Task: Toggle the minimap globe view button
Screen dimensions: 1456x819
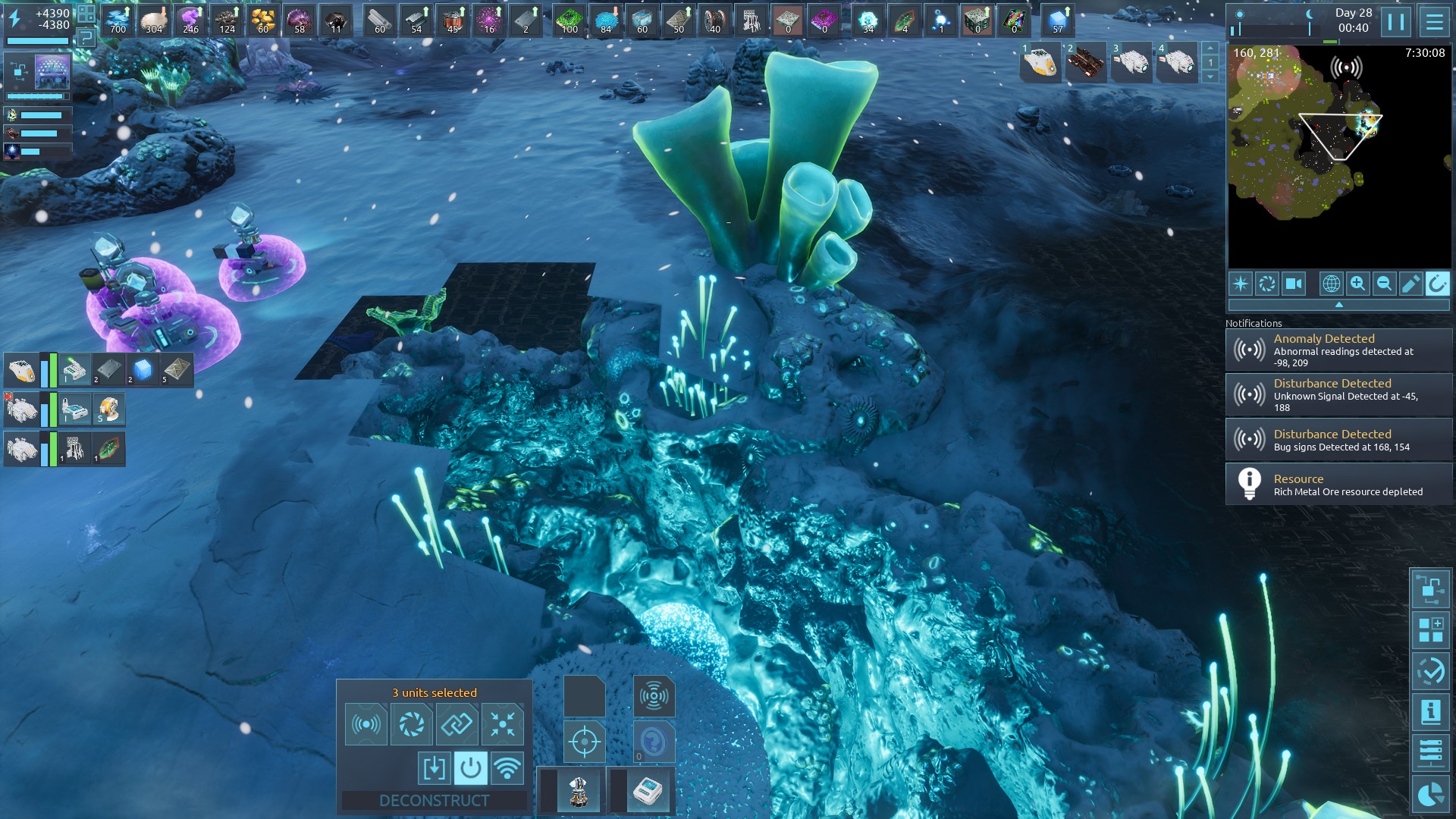Action: [x=1331, y=284]
